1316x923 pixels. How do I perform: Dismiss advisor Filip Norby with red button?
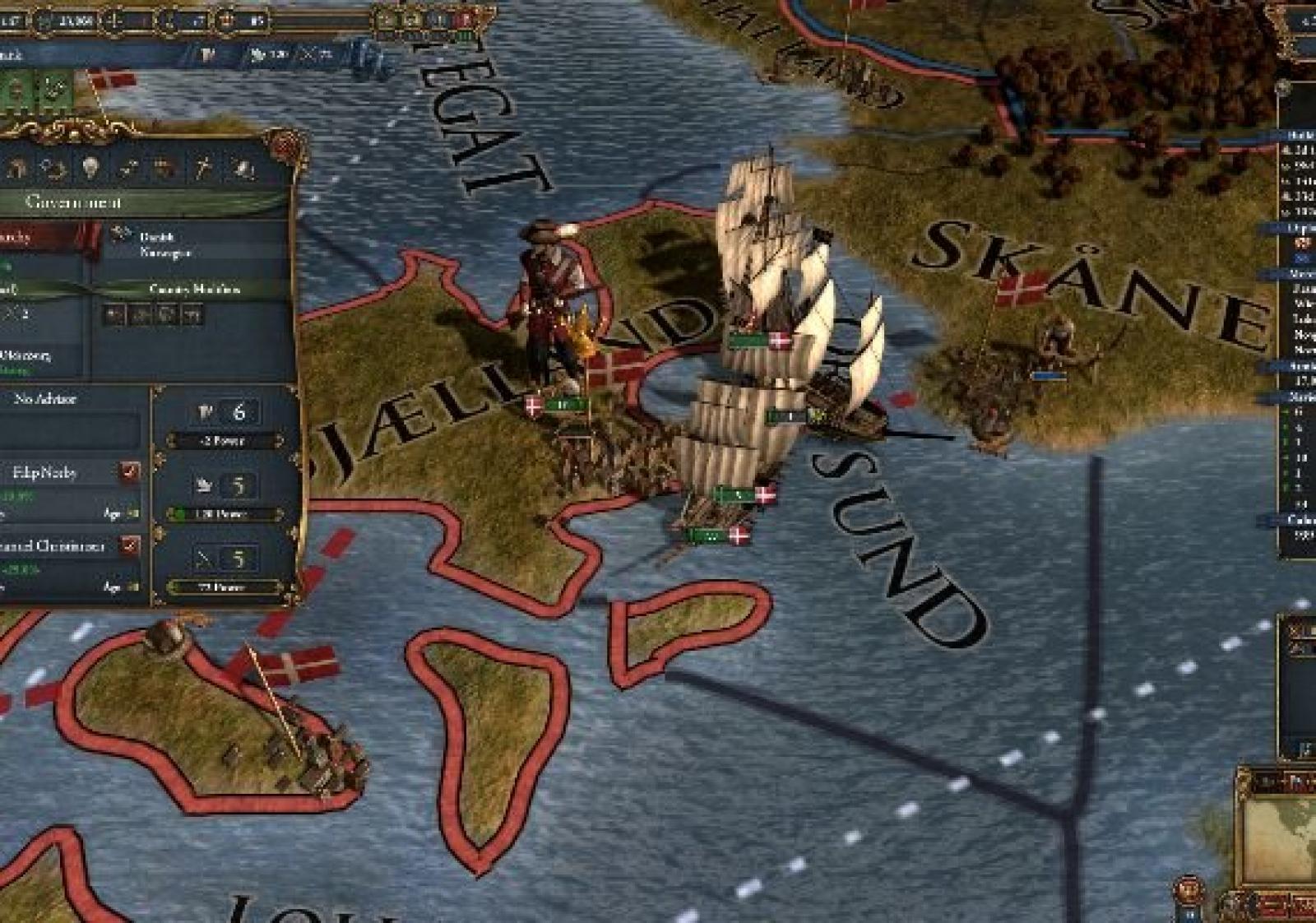pos(130,472)
